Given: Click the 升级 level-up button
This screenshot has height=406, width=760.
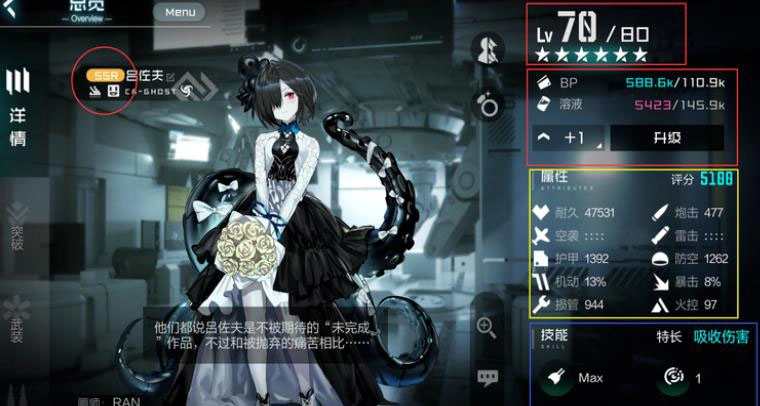Looking at the screenshot, I should 666,137.
